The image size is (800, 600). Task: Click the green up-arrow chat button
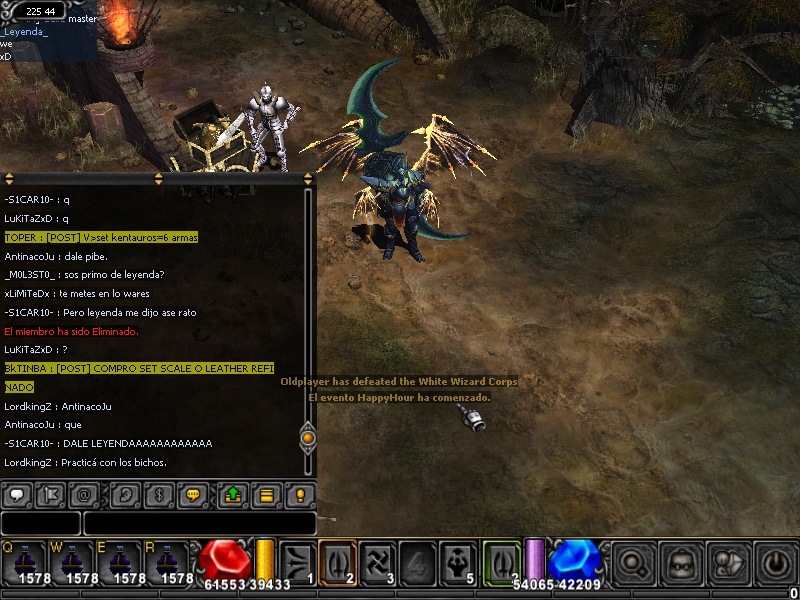tap(233, 495)
